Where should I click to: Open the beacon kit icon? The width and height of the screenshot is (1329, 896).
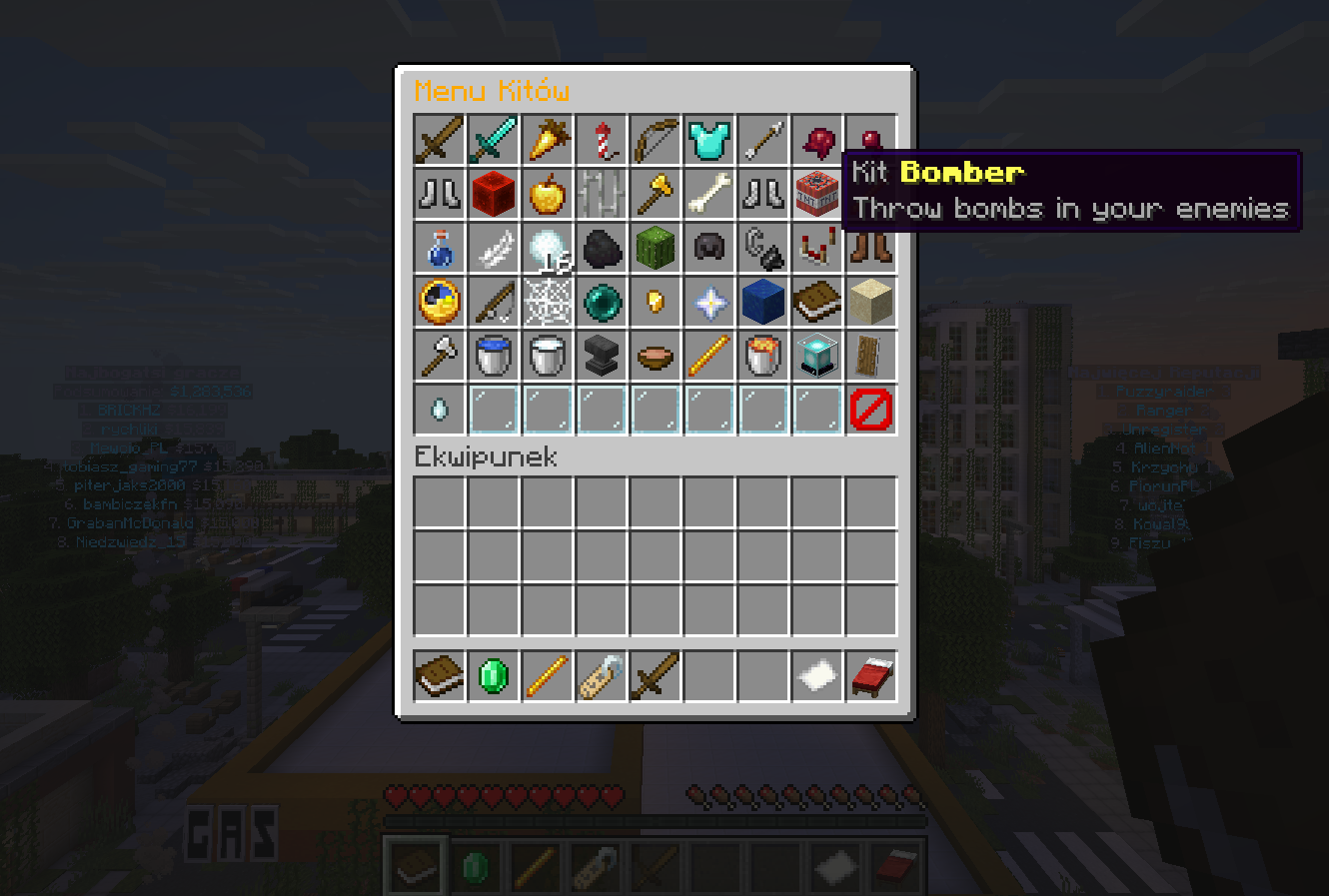pos(816,356)
